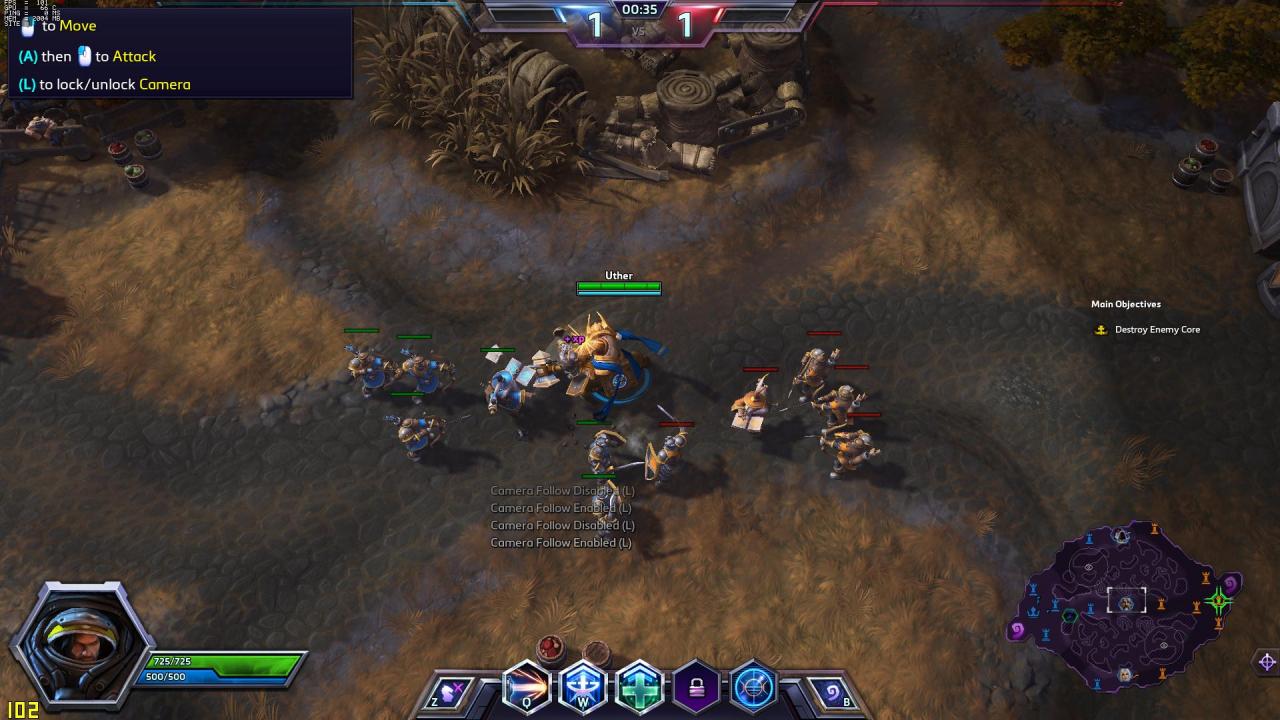Open the minimap ping crosshair button

click(1267, 662)
